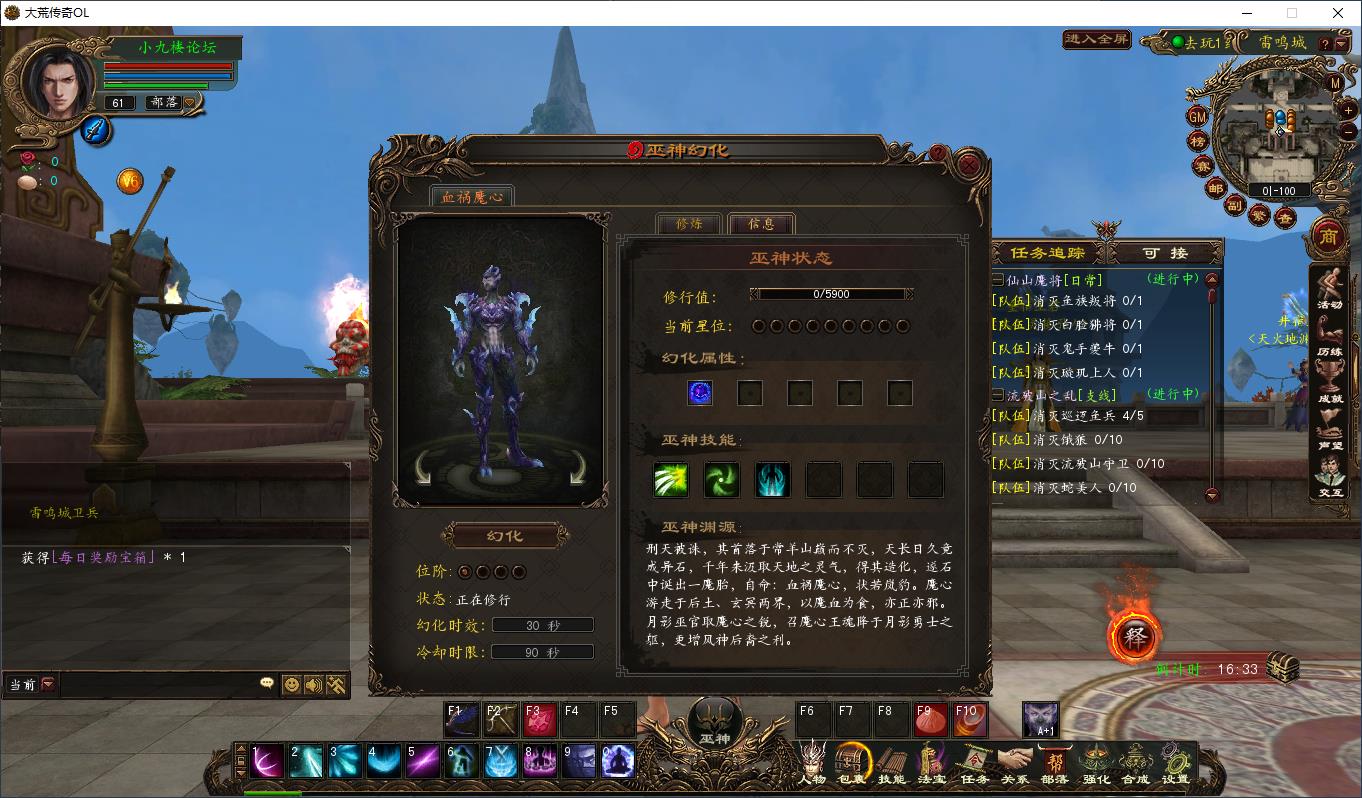Close the 巫神幻化 window
1362x798 pixels.
point(968,163)
